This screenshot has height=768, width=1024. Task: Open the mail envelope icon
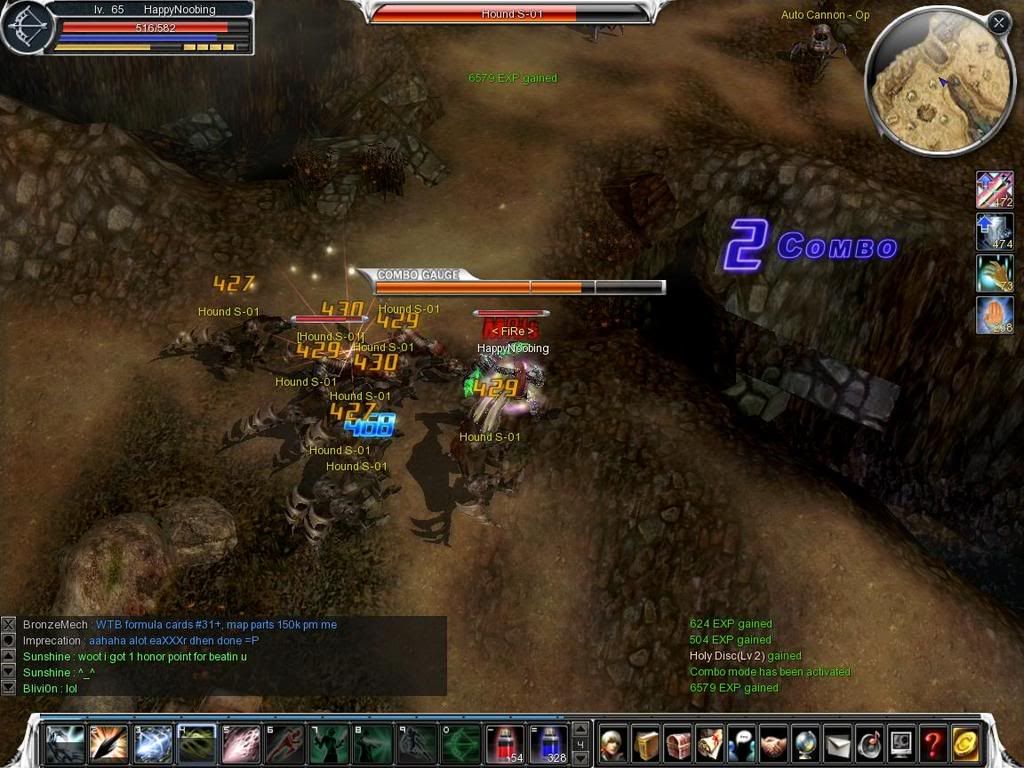[x=838, y=744]
